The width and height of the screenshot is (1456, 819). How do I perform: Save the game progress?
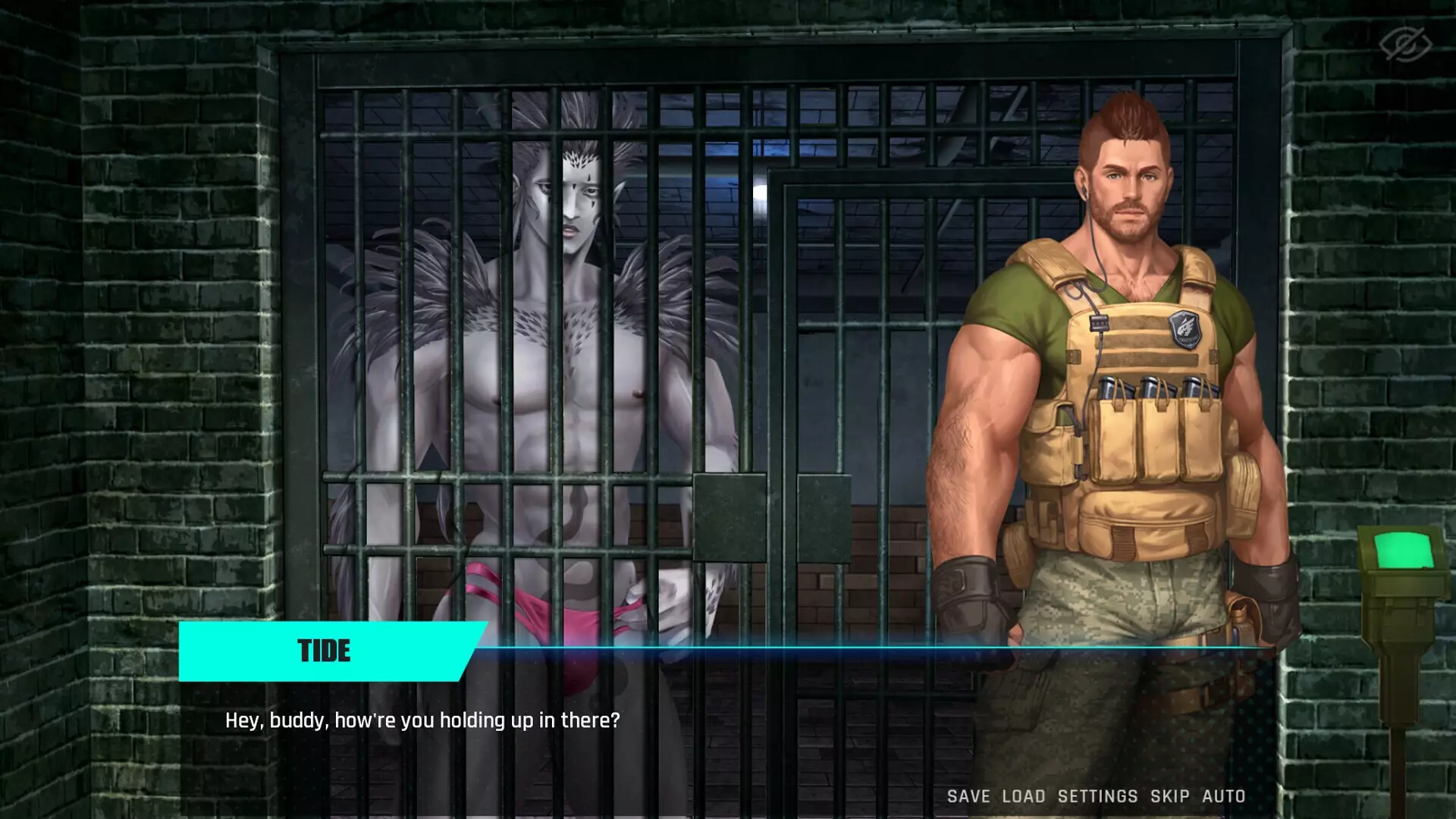click(968, 796)
